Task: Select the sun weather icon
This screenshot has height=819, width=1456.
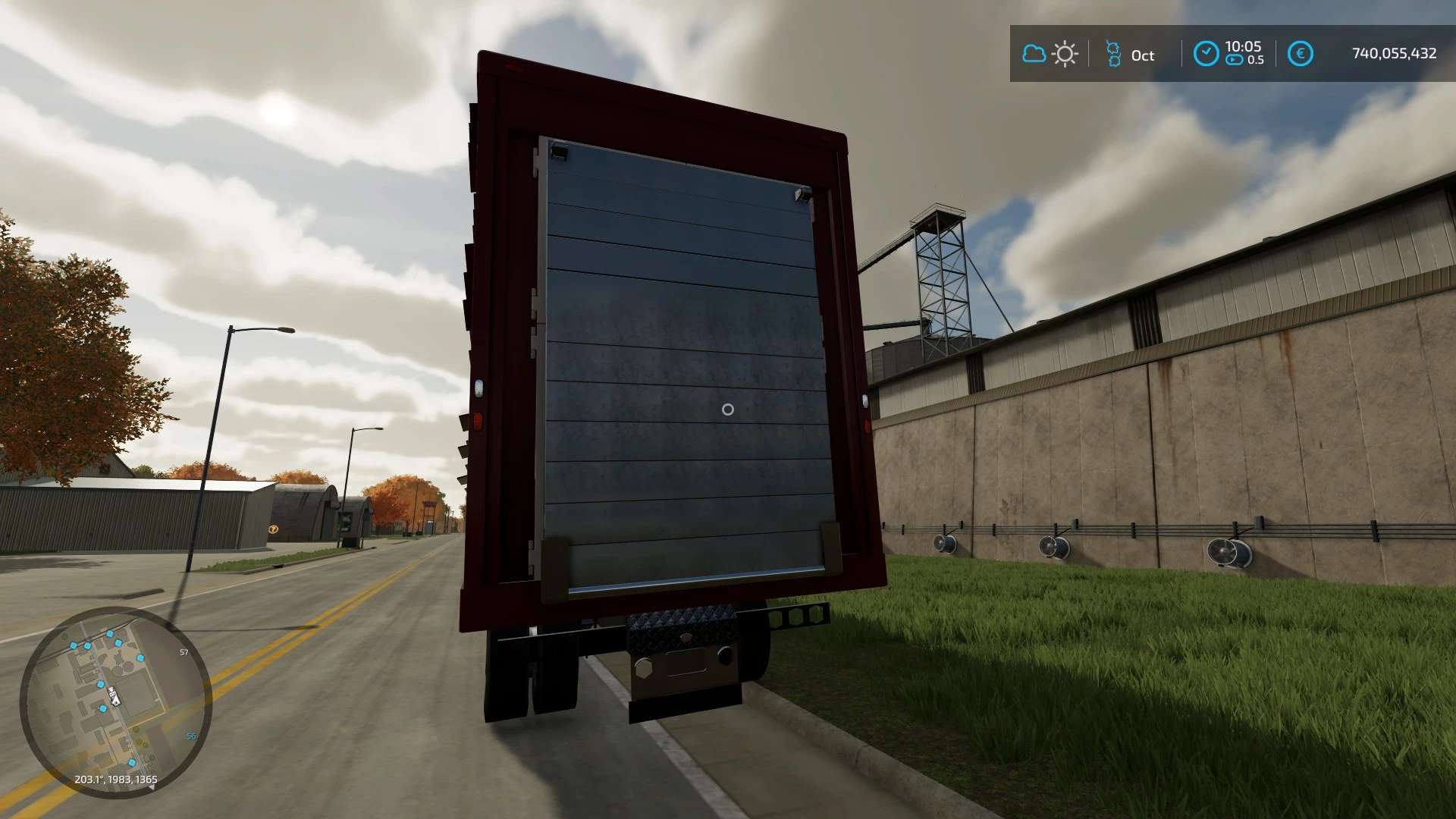Action: [x=1065, y=54]
